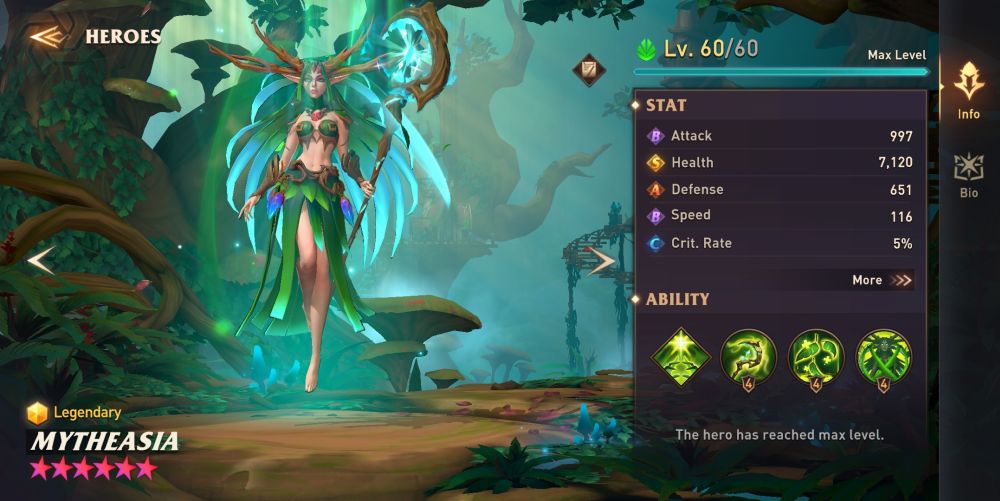Select the diamond-shaped passive ability icon
Image resolution: width=1000 pixels, height=501 pixels.
pyautogui.click(x=681, y=357)
